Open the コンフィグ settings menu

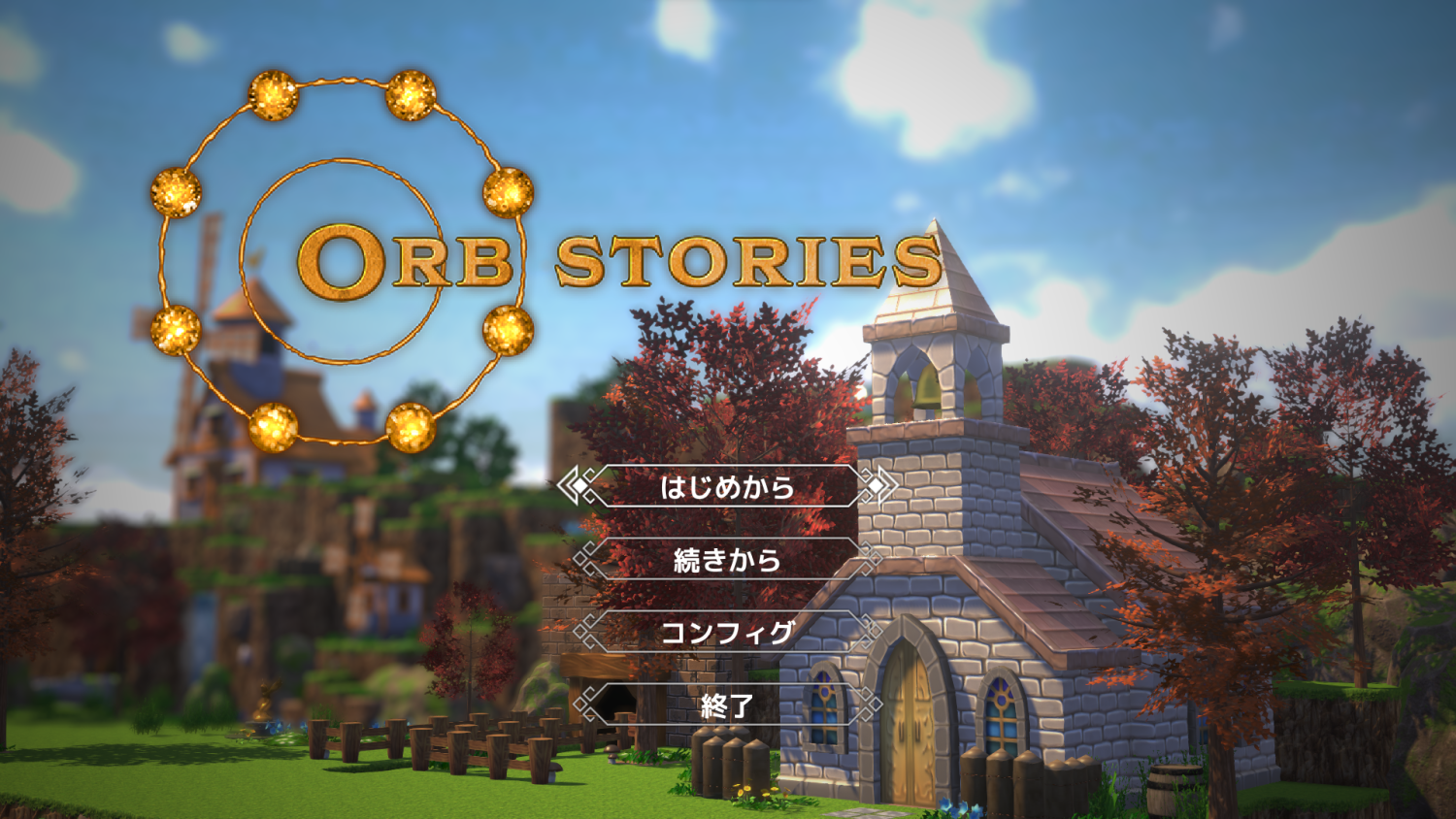tap(726, 633)
